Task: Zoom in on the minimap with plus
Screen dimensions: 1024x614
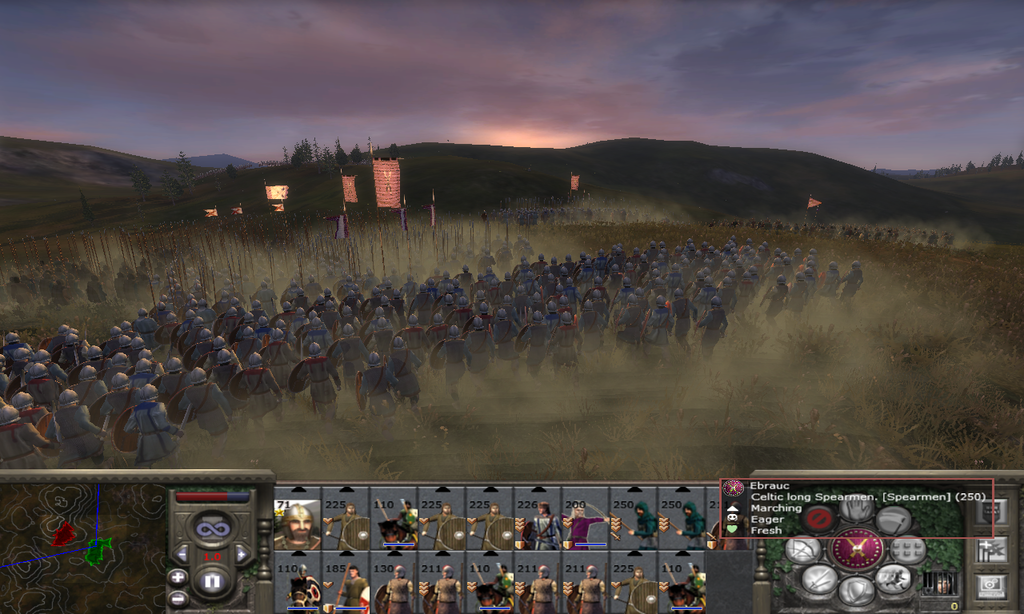Action: click(x=177, y=577)
